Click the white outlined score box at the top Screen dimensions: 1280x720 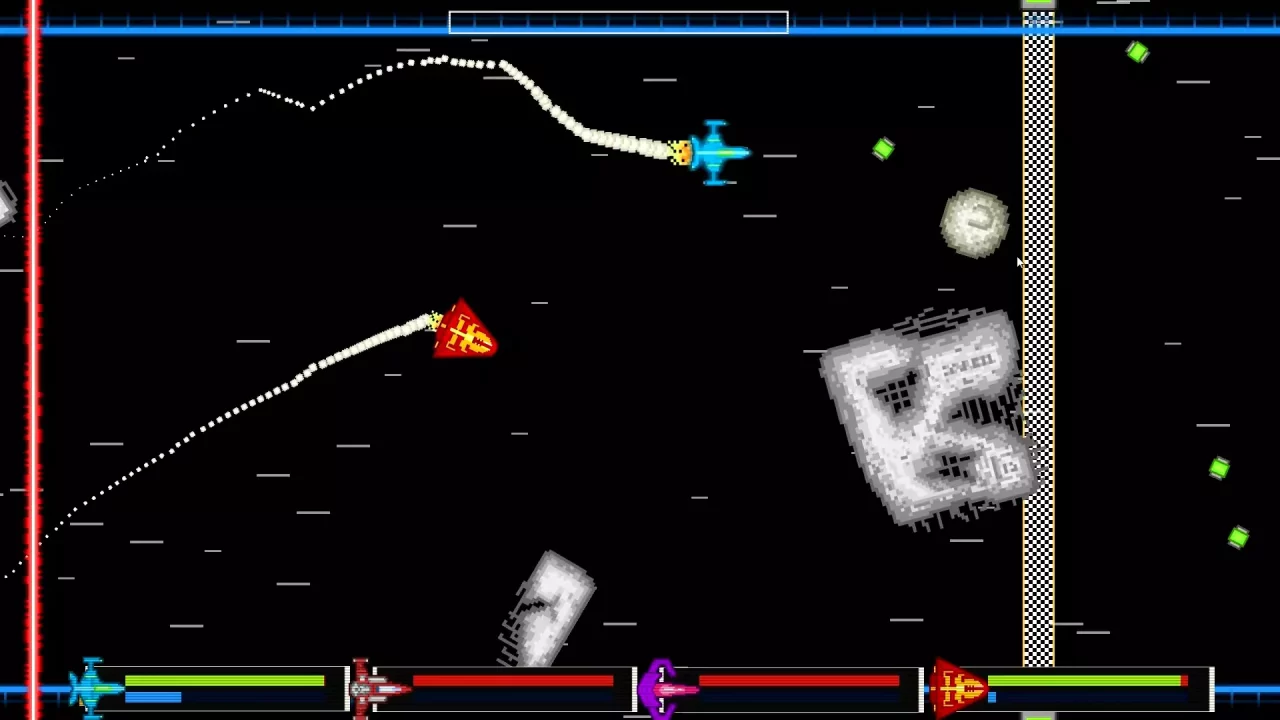pyautogui.click(x=617, y=22)
